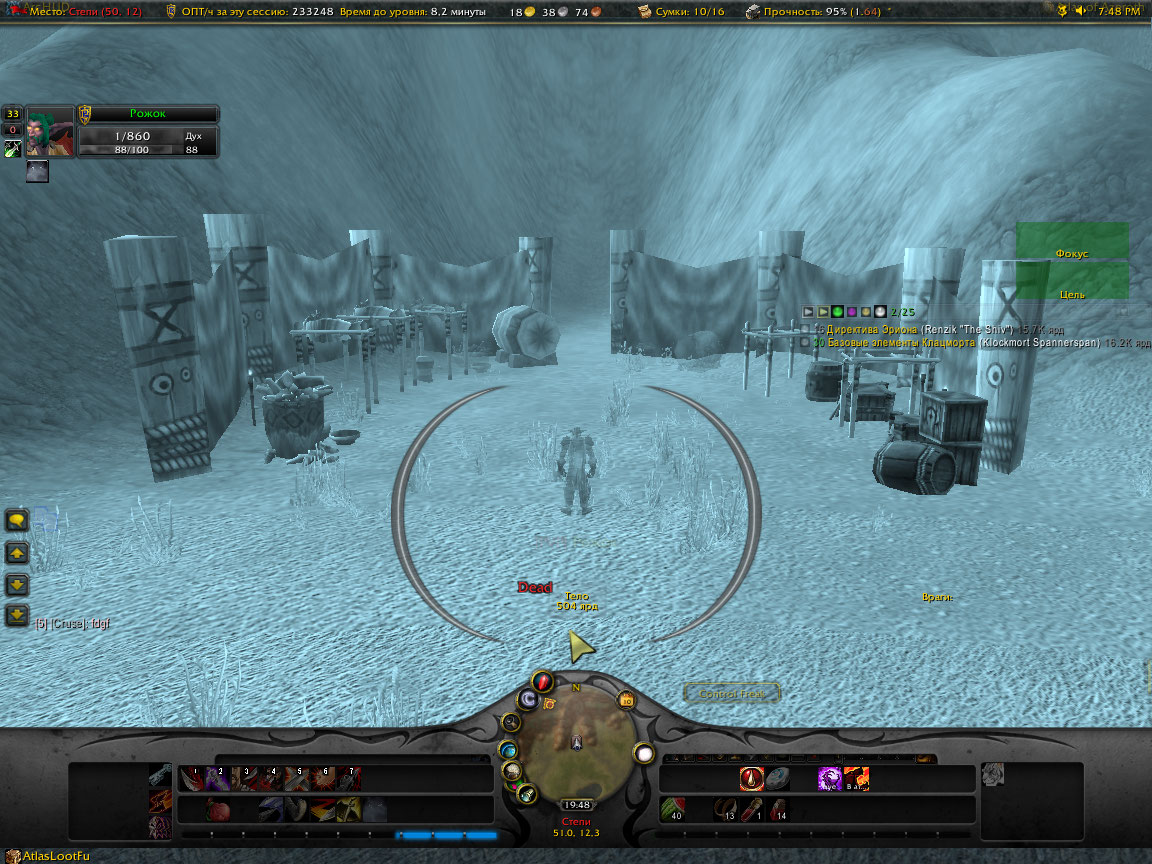
Task: Click the Control Freak frame label
Action: click(732, 693)
